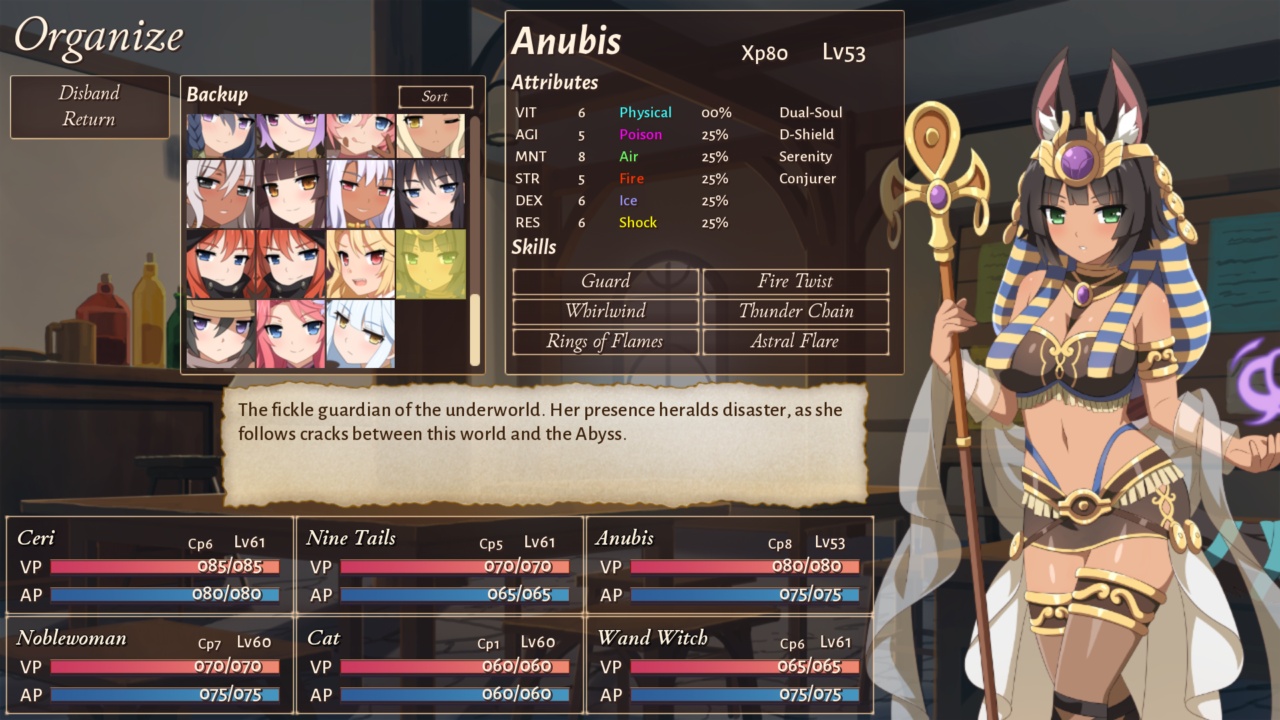Select the Fire Twist skill
The width and height of the screenshot is (1280, 720).
pos(795,281)
